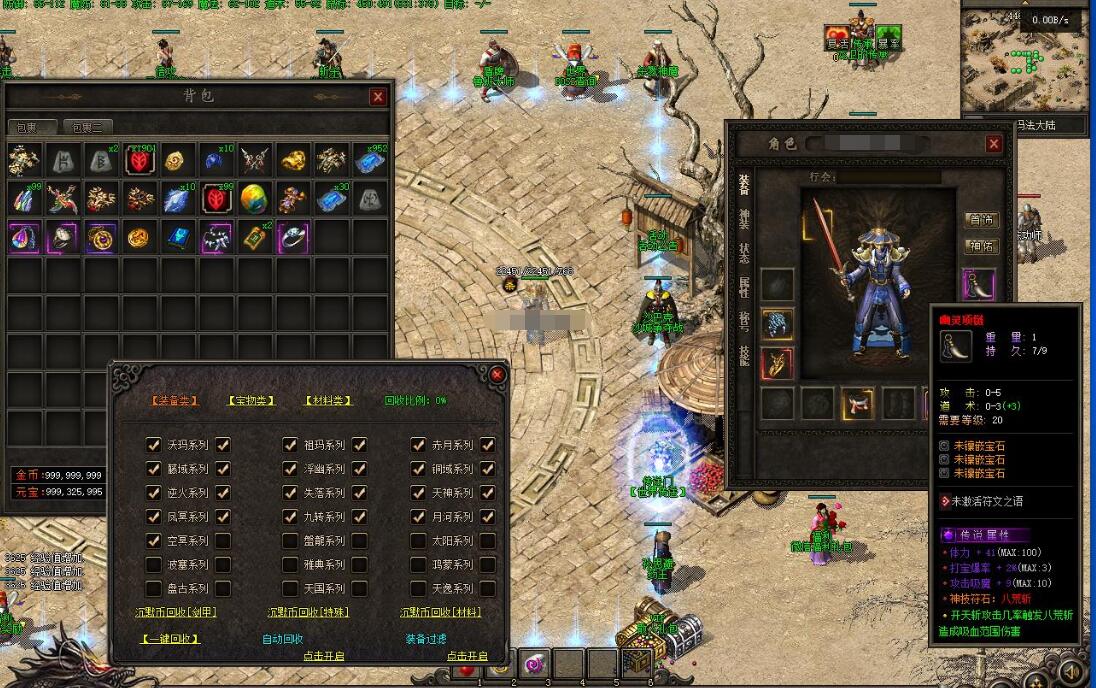Open the 宝物类 recycle category

pyautogui.click(x=252, y=400)
